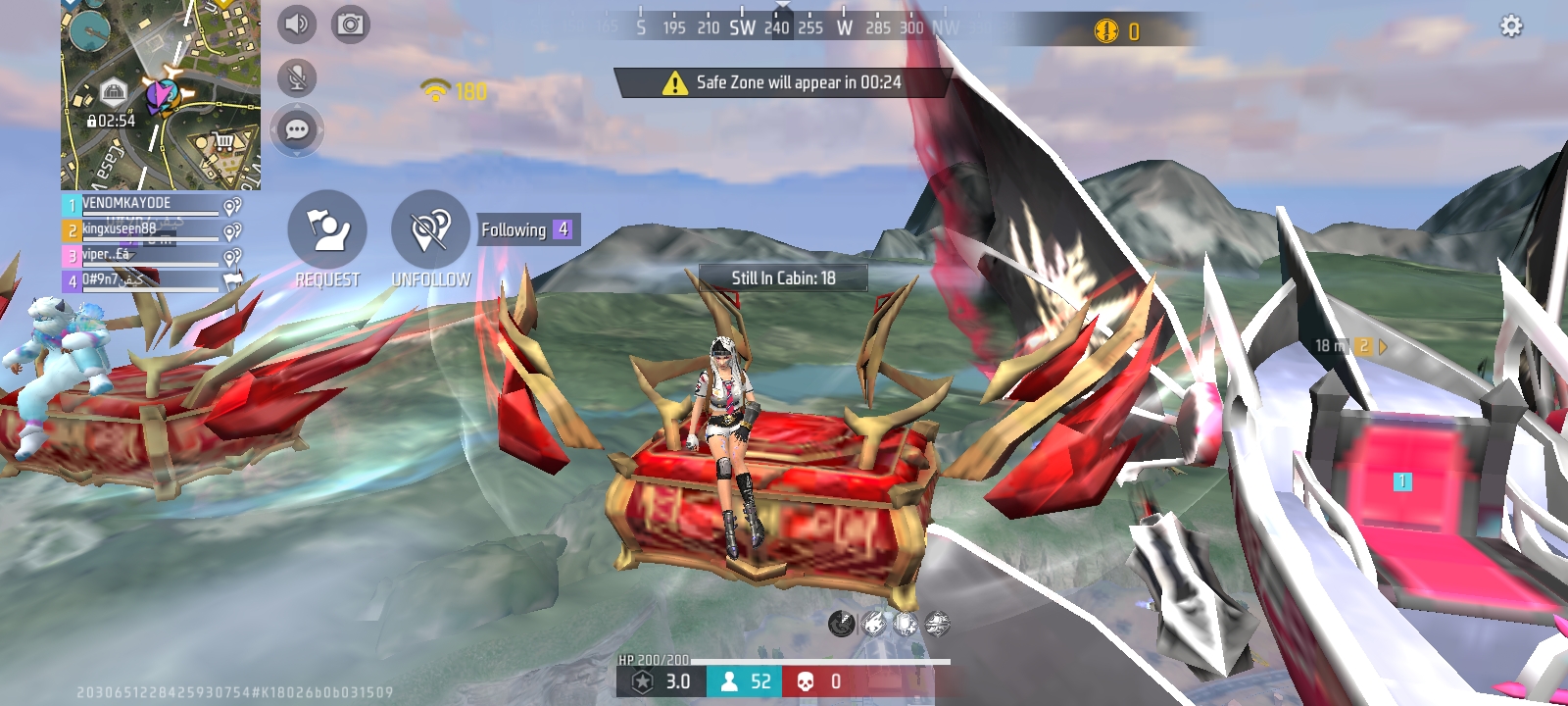Click the Following 4 indicator
This screenshot has width=1568, height=706.
(x=526, y=229)
